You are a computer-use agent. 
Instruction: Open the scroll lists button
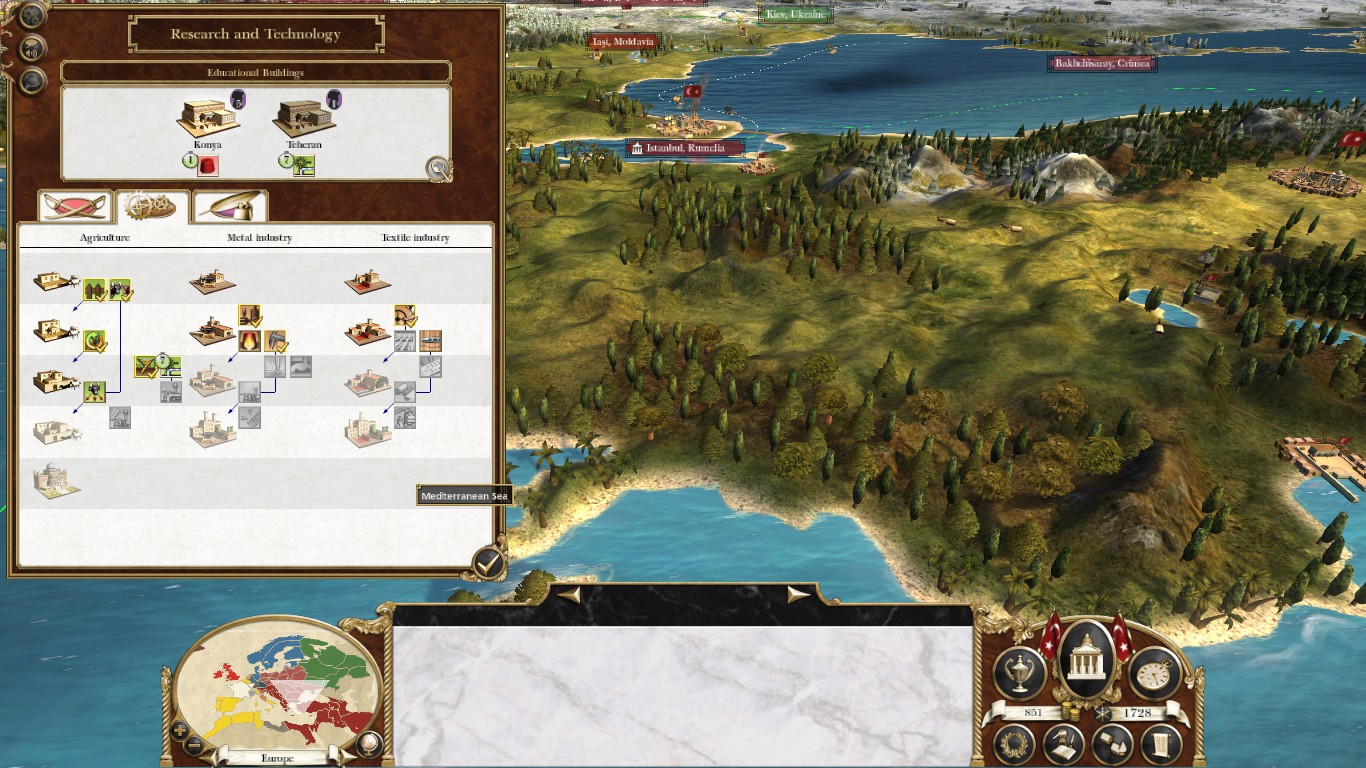tap(1161, 745)
